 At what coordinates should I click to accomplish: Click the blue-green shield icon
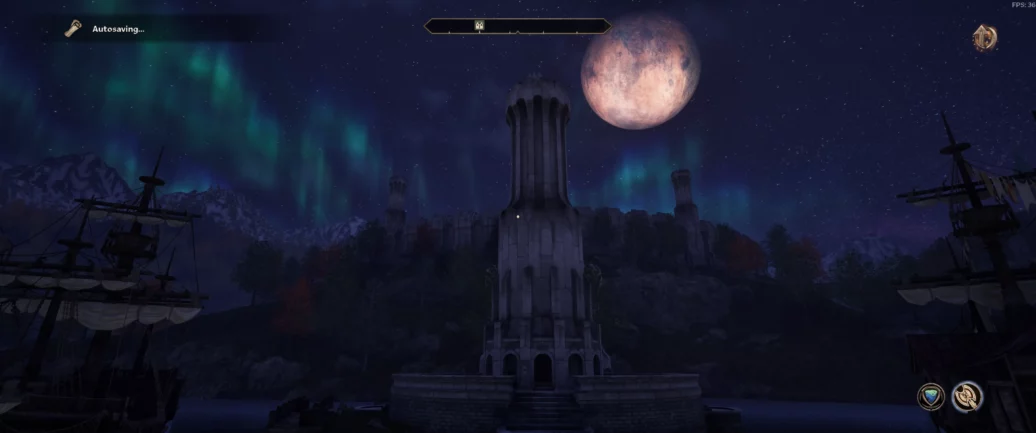point(931,396)
